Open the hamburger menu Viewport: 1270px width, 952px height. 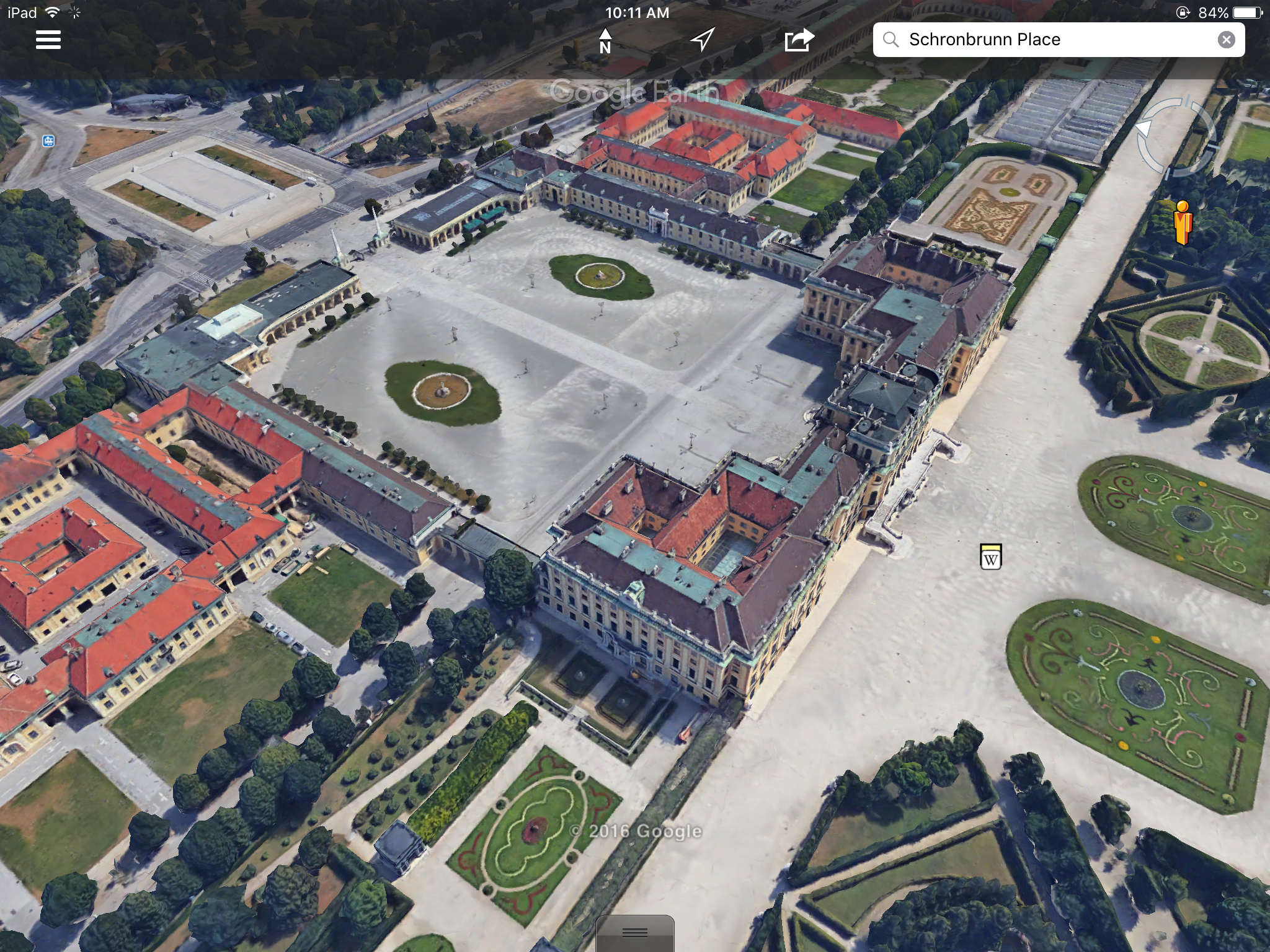pos(48,40)
